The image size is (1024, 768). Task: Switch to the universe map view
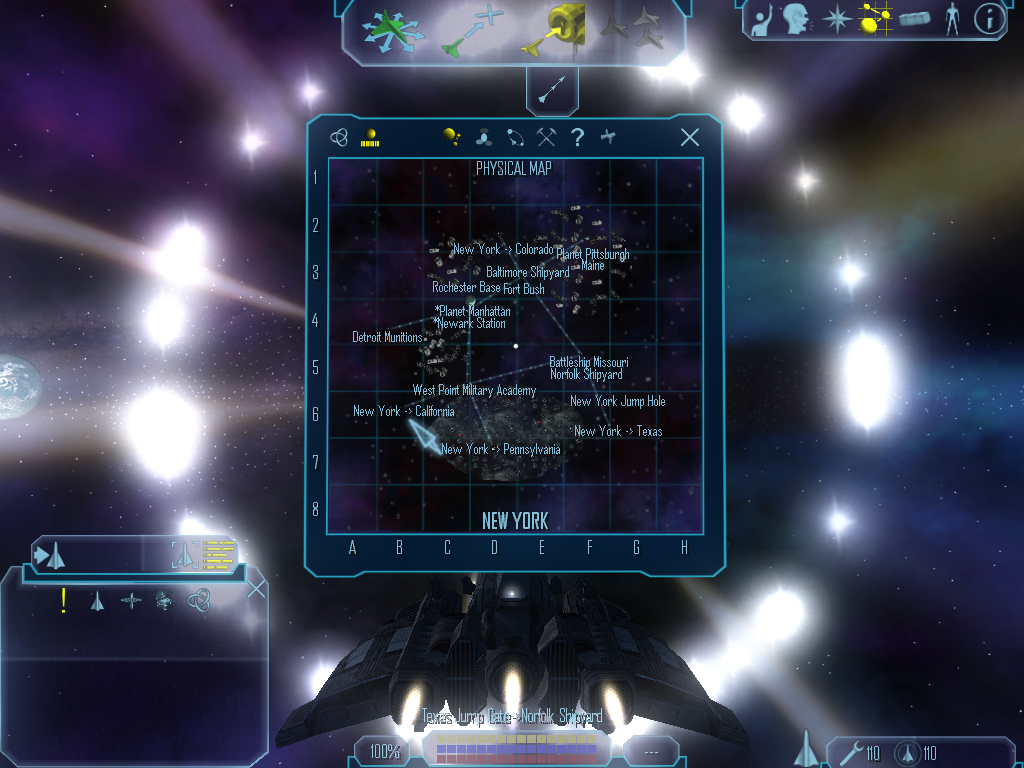point(340,138)
